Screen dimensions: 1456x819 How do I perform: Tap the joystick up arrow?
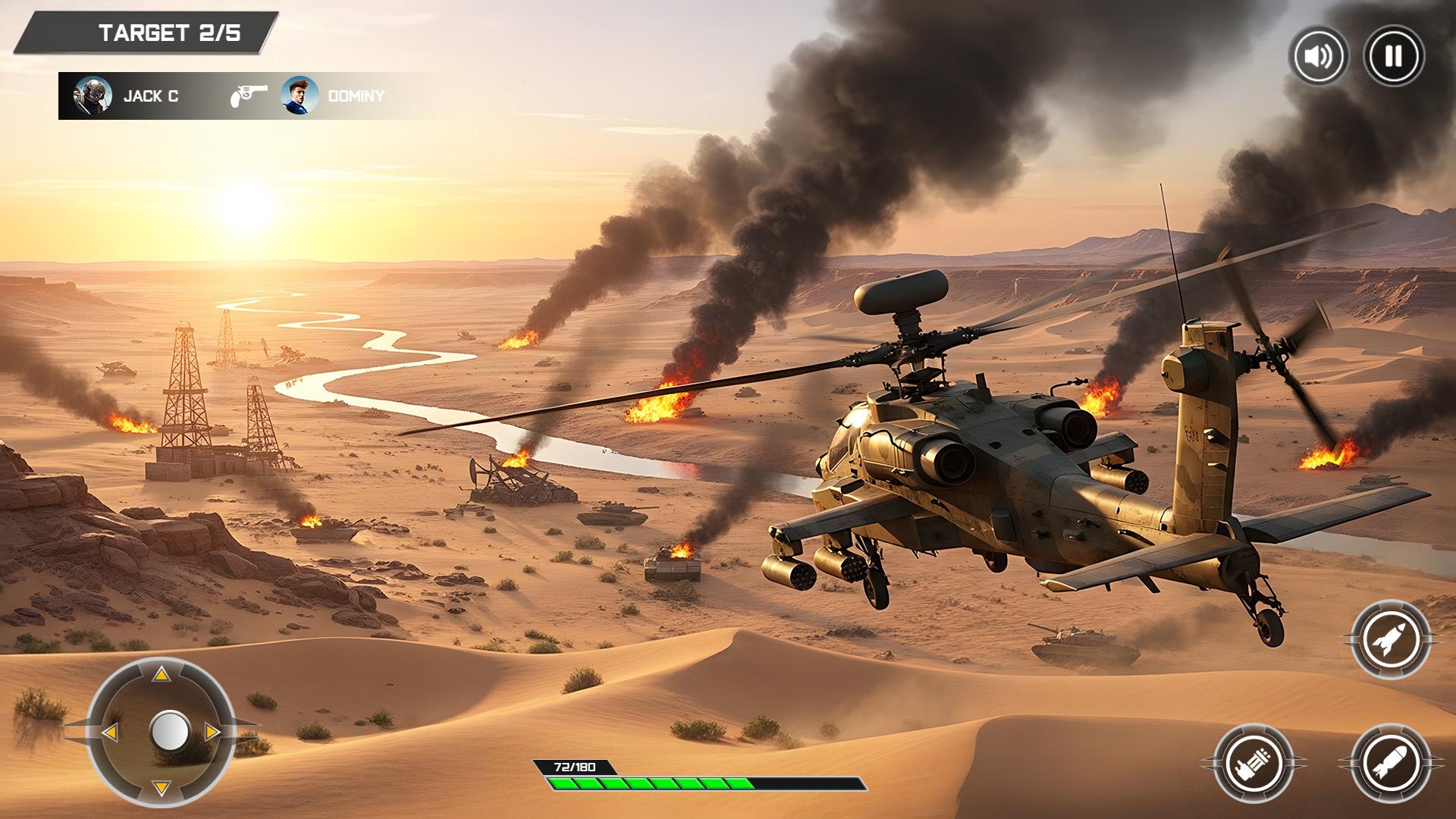161,675
